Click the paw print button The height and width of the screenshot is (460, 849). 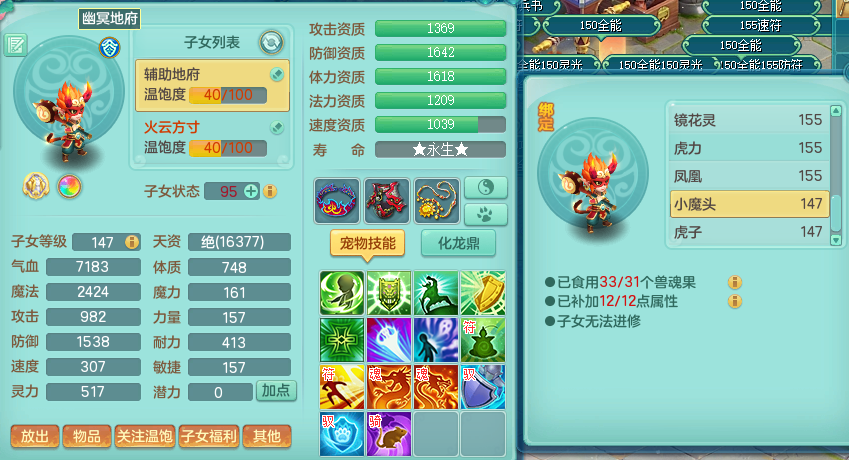tap(486, 214)
